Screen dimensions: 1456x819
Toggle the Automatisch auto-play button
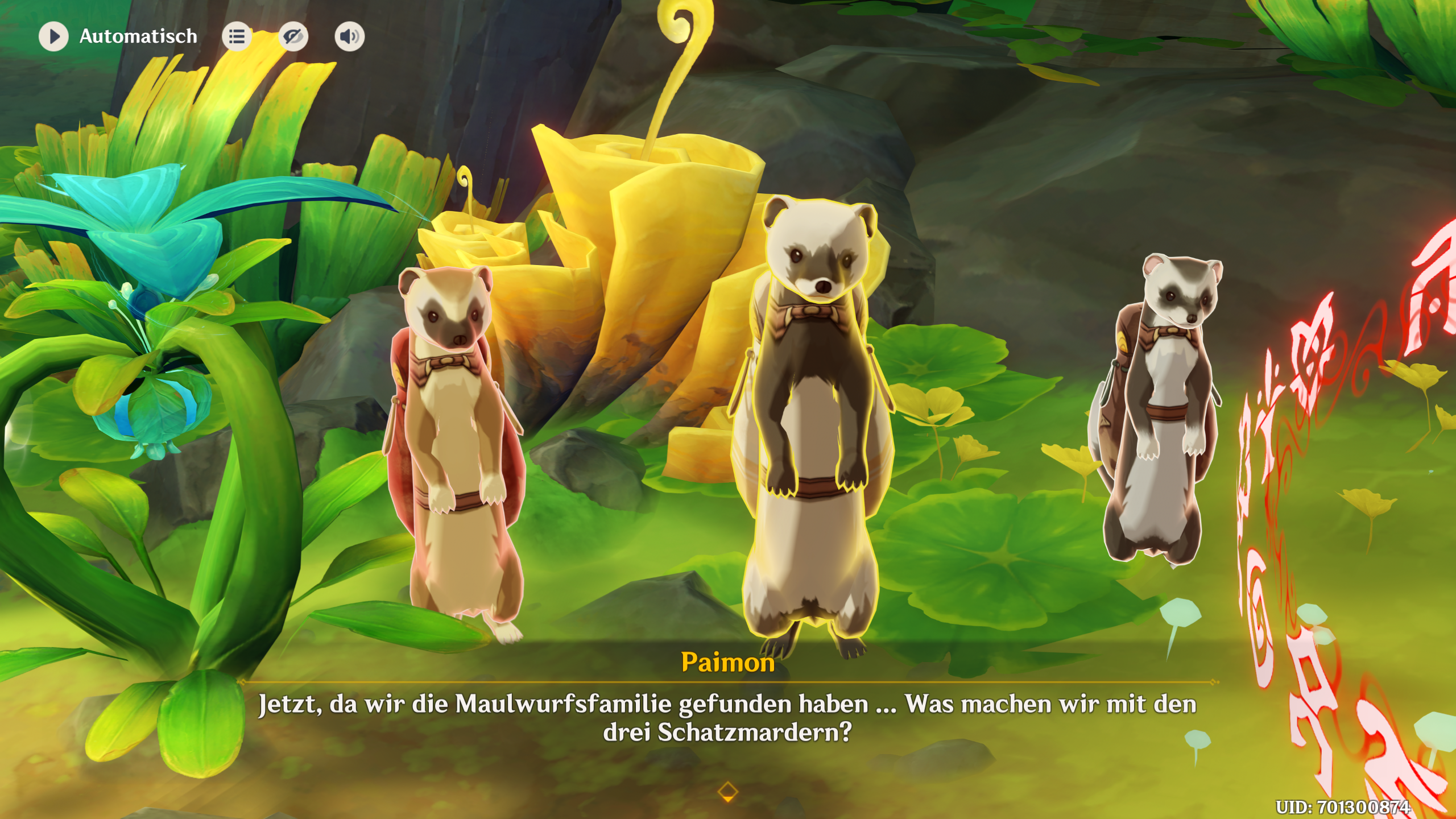pyautogui.click(x=53, y=36)
